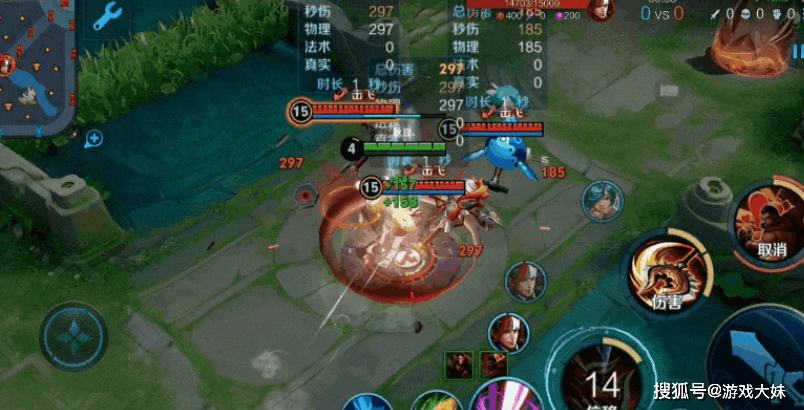Activate the 伤害 skill button
The image size is (804, 410).
[x=663, y=271]
